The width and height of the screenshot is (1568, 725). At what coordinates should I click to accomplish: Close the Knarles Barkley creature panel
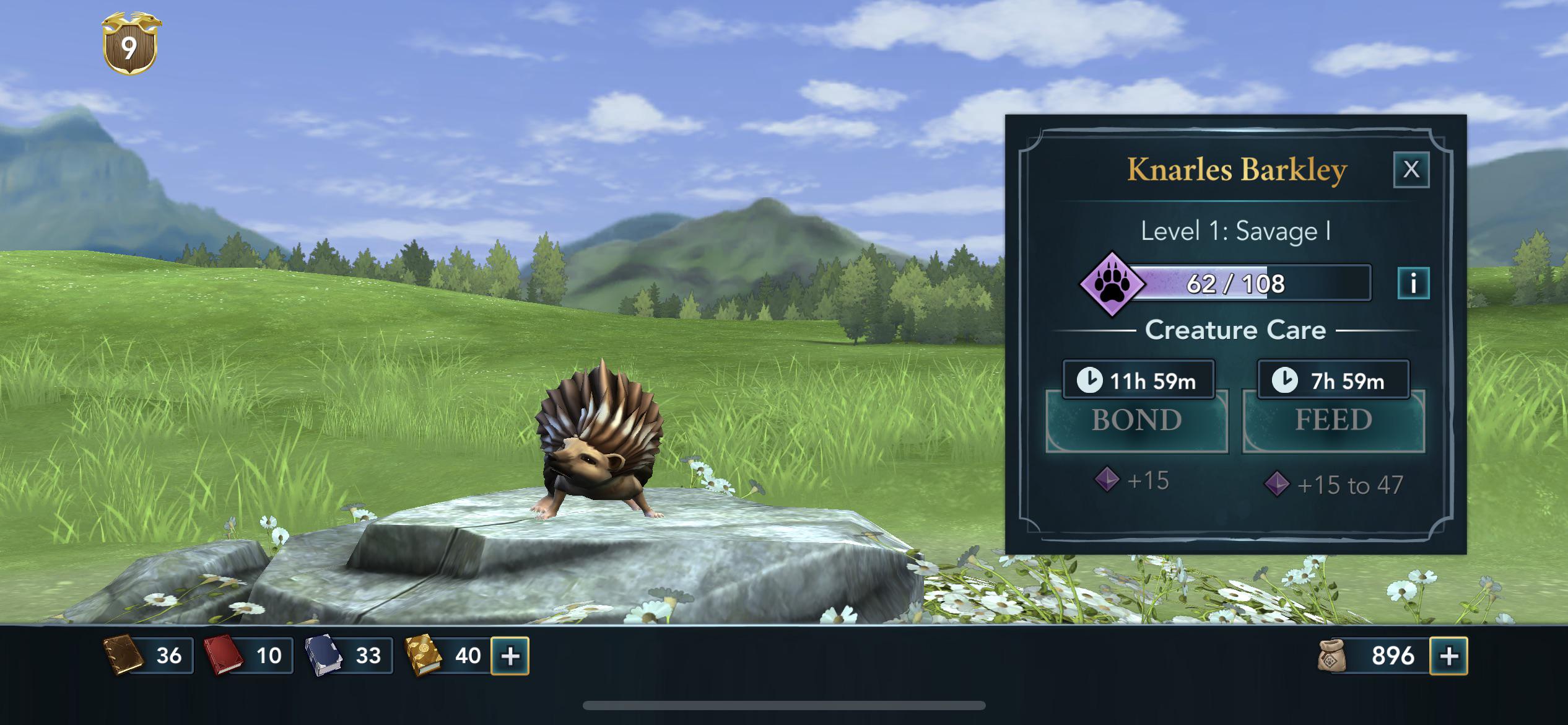[x=1411, y=169]
